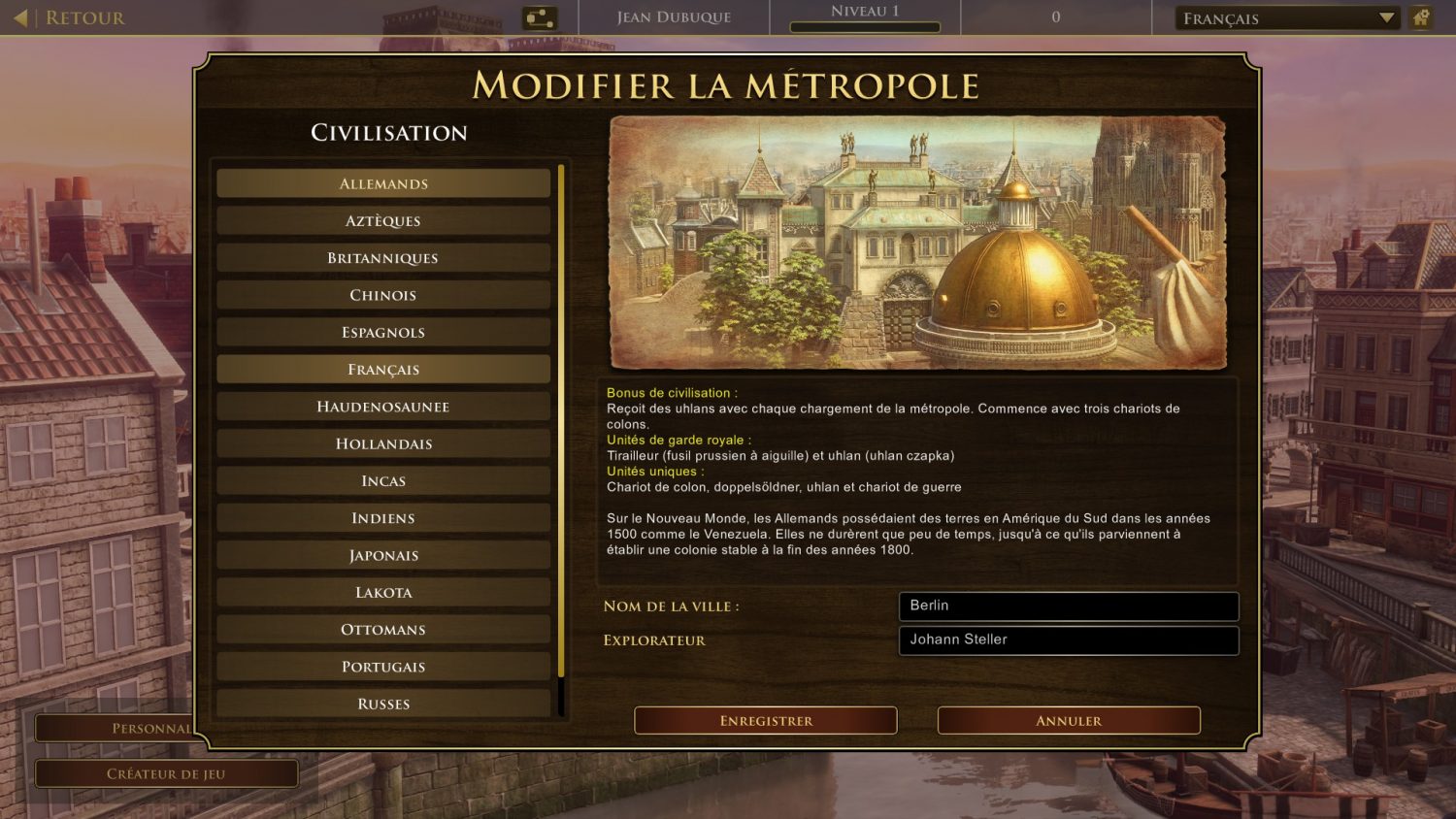Edit the explorer name Johann Steller
This screenshot has width=1456, height=819.
tap(1068, 639)
